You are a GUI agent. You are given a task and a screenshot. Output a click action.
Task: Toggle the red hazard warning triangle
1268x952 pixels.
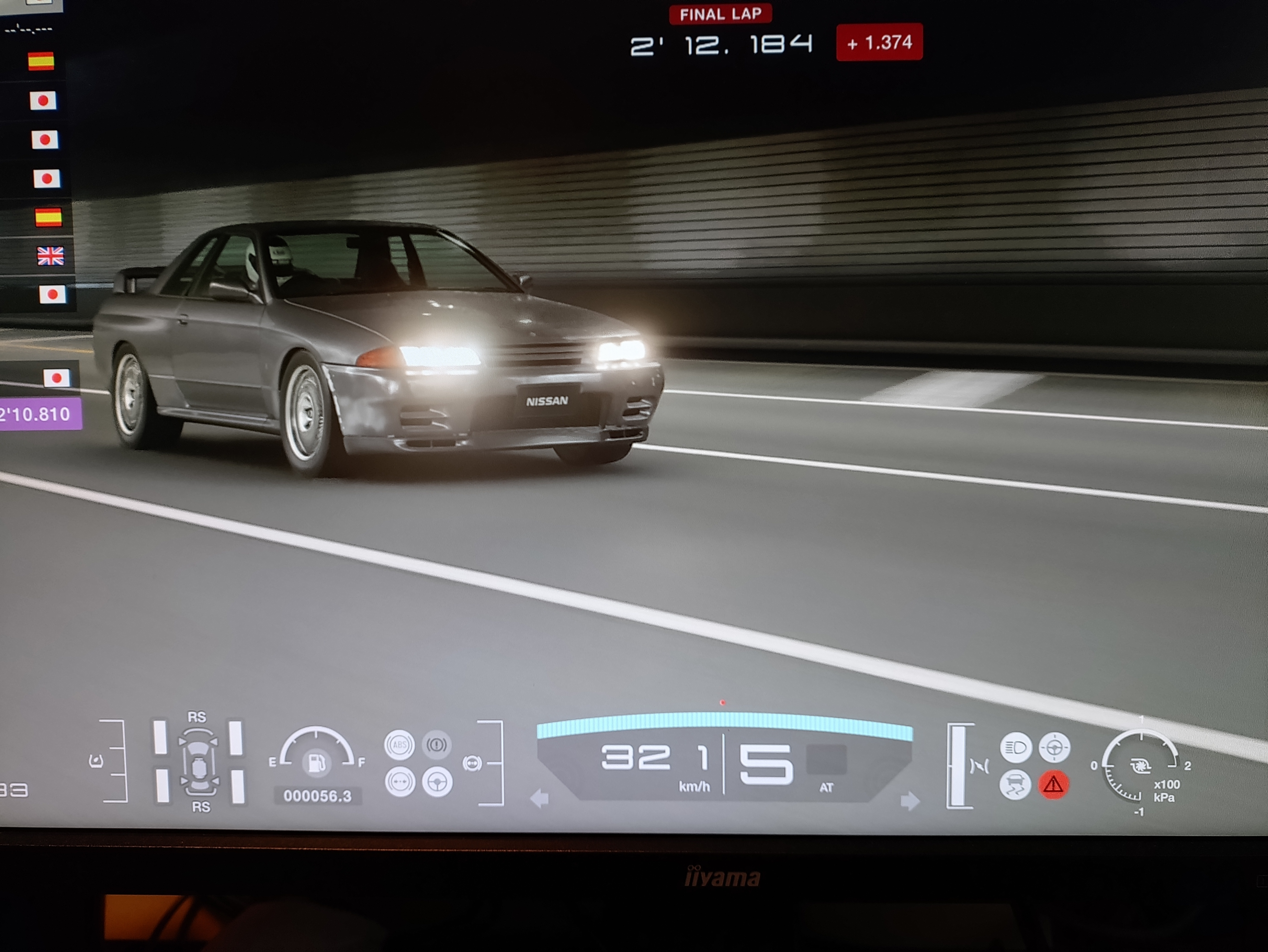[1053, 785]
